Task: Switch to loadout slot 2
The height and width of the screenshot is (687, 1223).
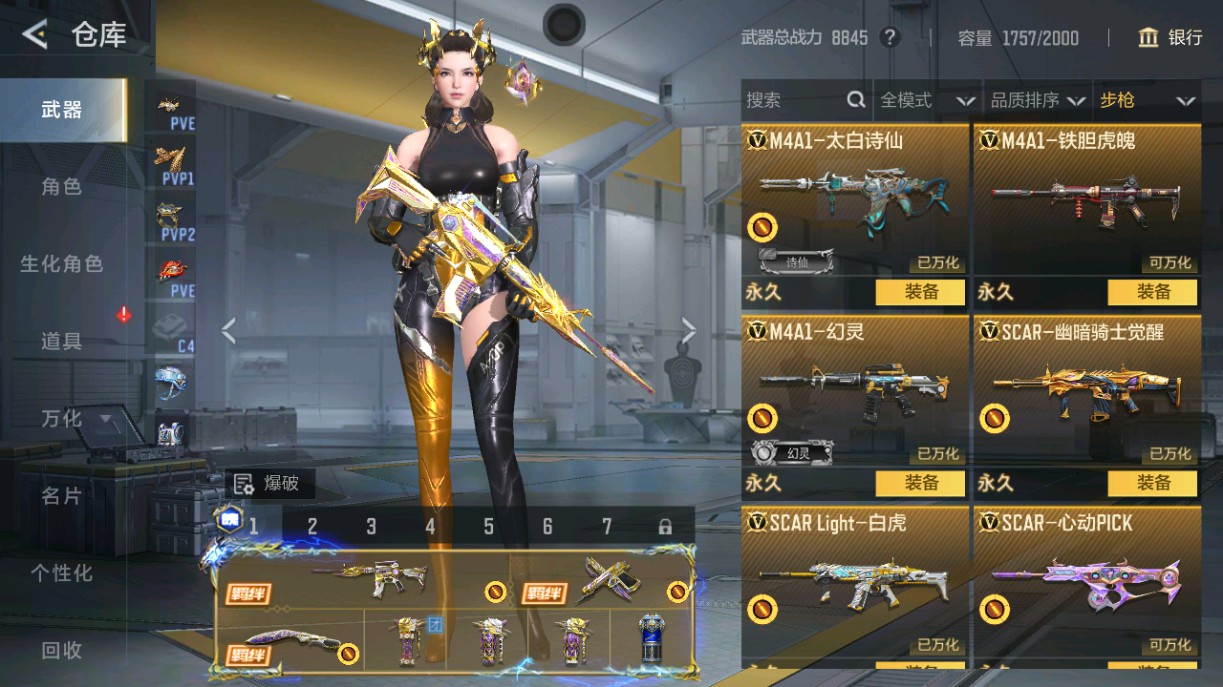Action: click(x=312, y=526)
